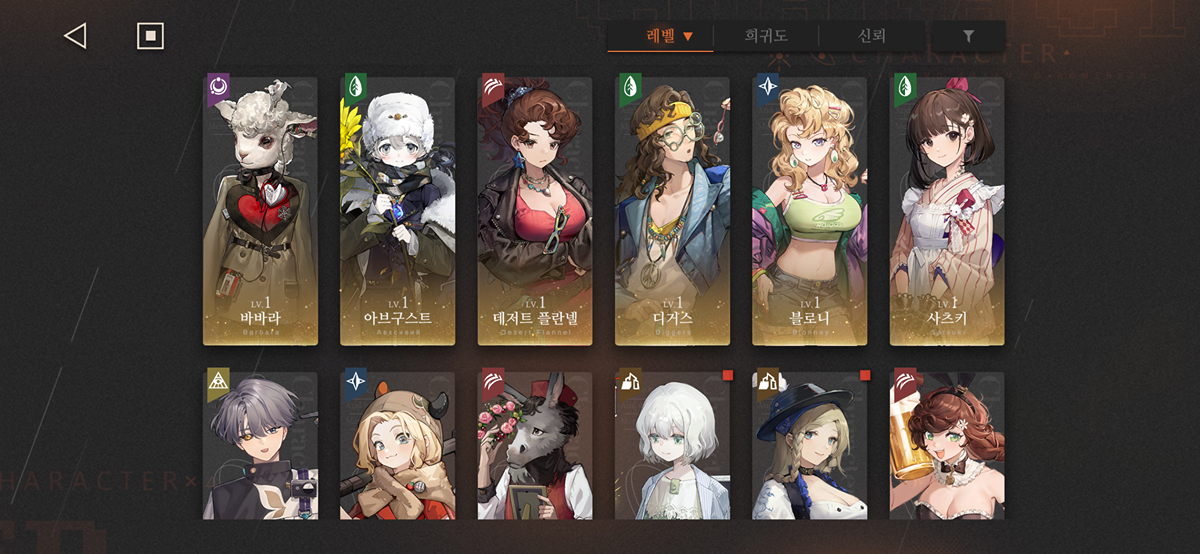Image resolution: width=1200 pixels, height=554 pixels.
Task: Select the dark-haired boy with eyepatch card
Action: [x=260, y=446]
